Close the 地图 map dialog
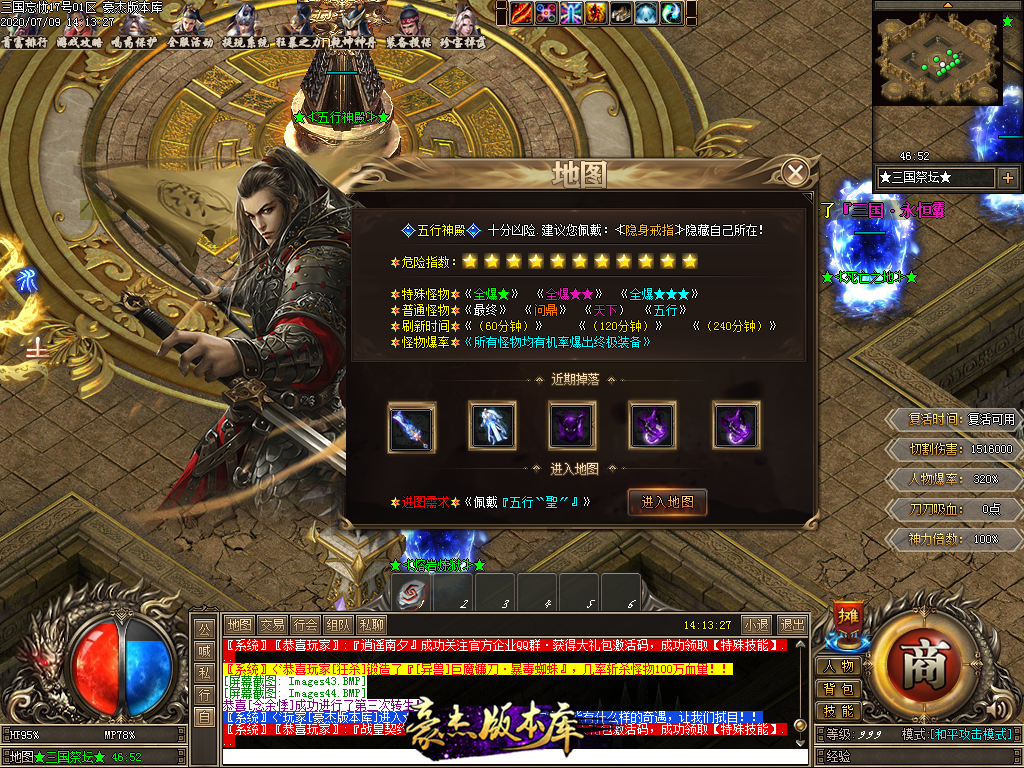This screenshot has width=1024, height=768. coord(795,173)
